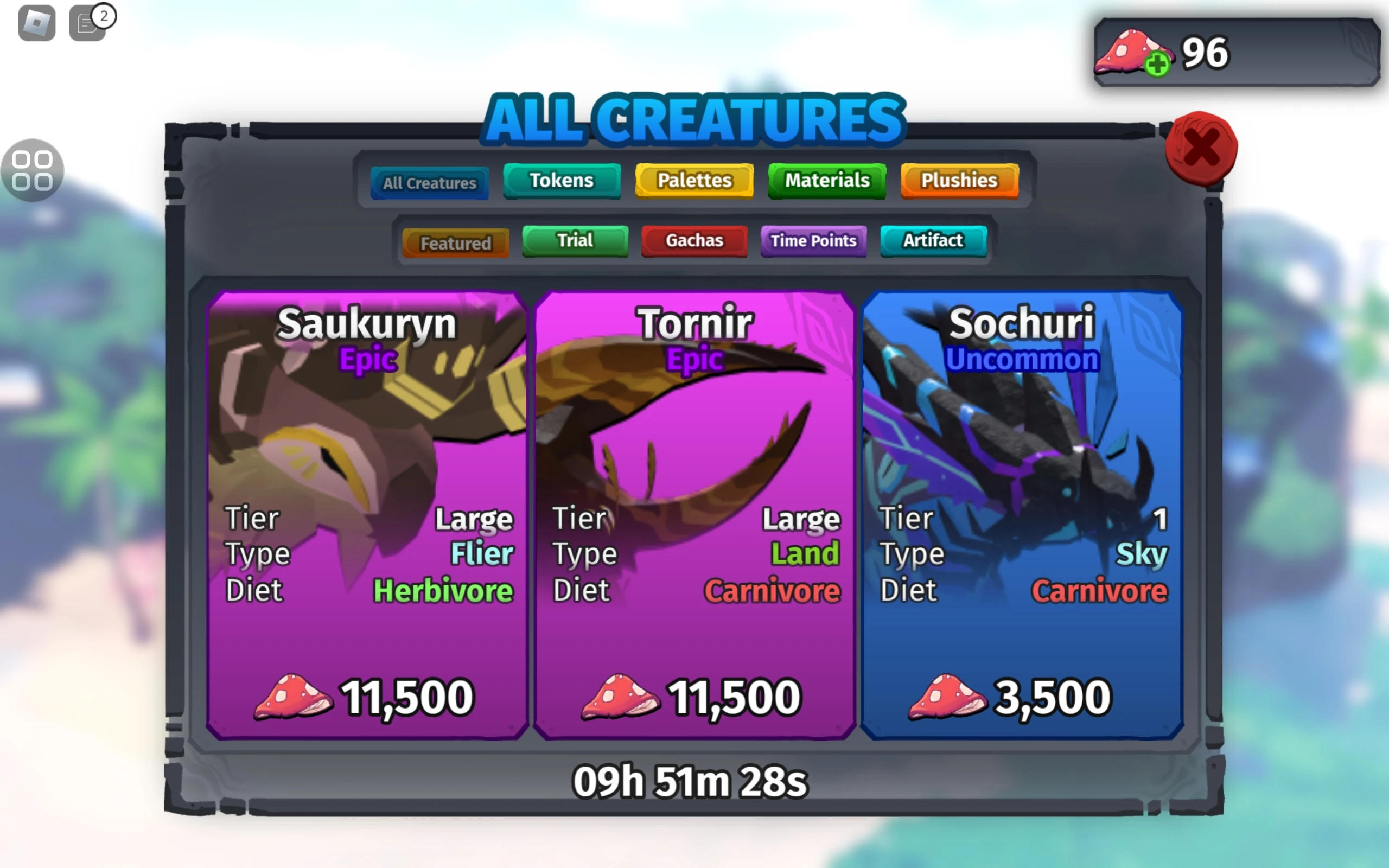Switch to the Gachas category
Viewport: 1389px width, 868px height.
[x=694, y=240]
